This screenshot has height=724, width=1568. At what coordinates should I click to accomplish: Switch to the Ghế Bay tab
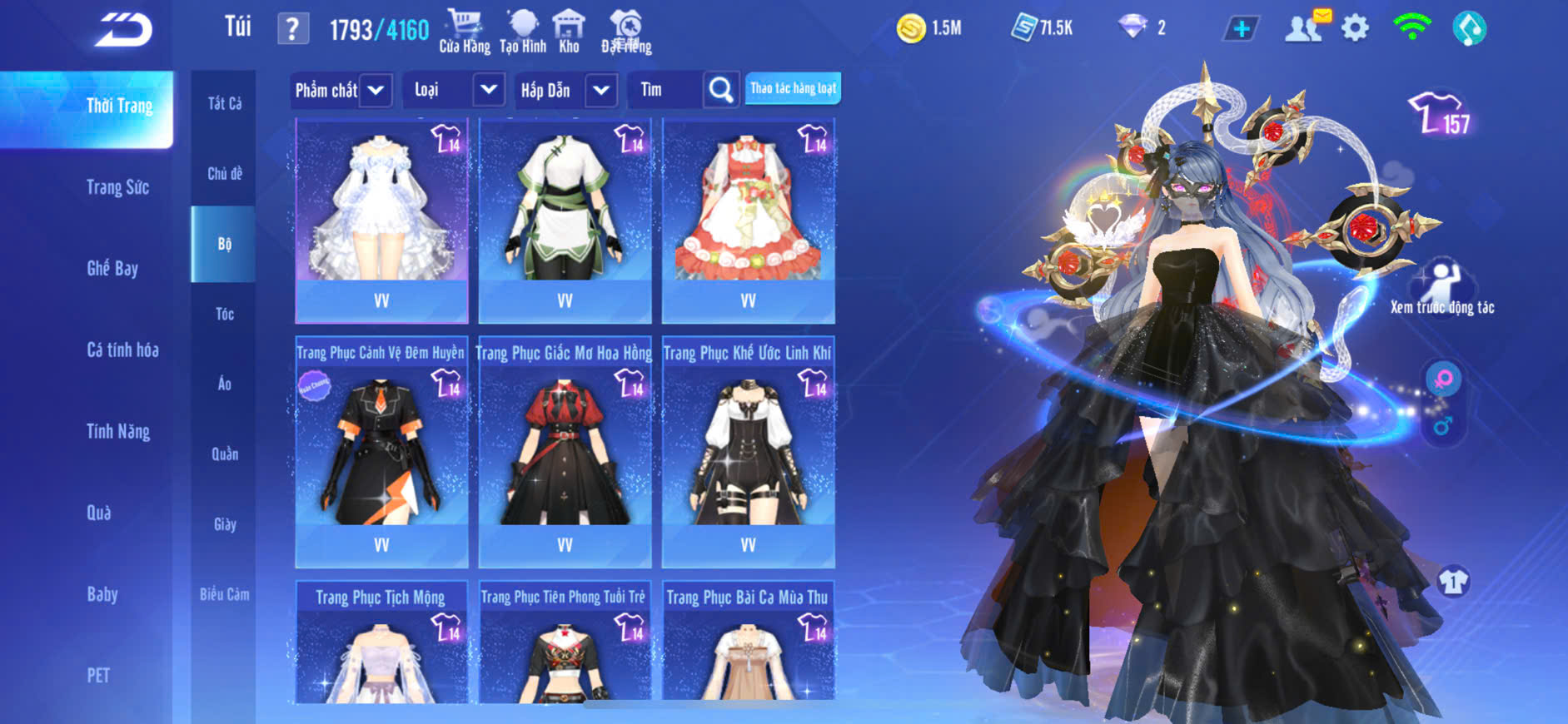coord(112,268)
